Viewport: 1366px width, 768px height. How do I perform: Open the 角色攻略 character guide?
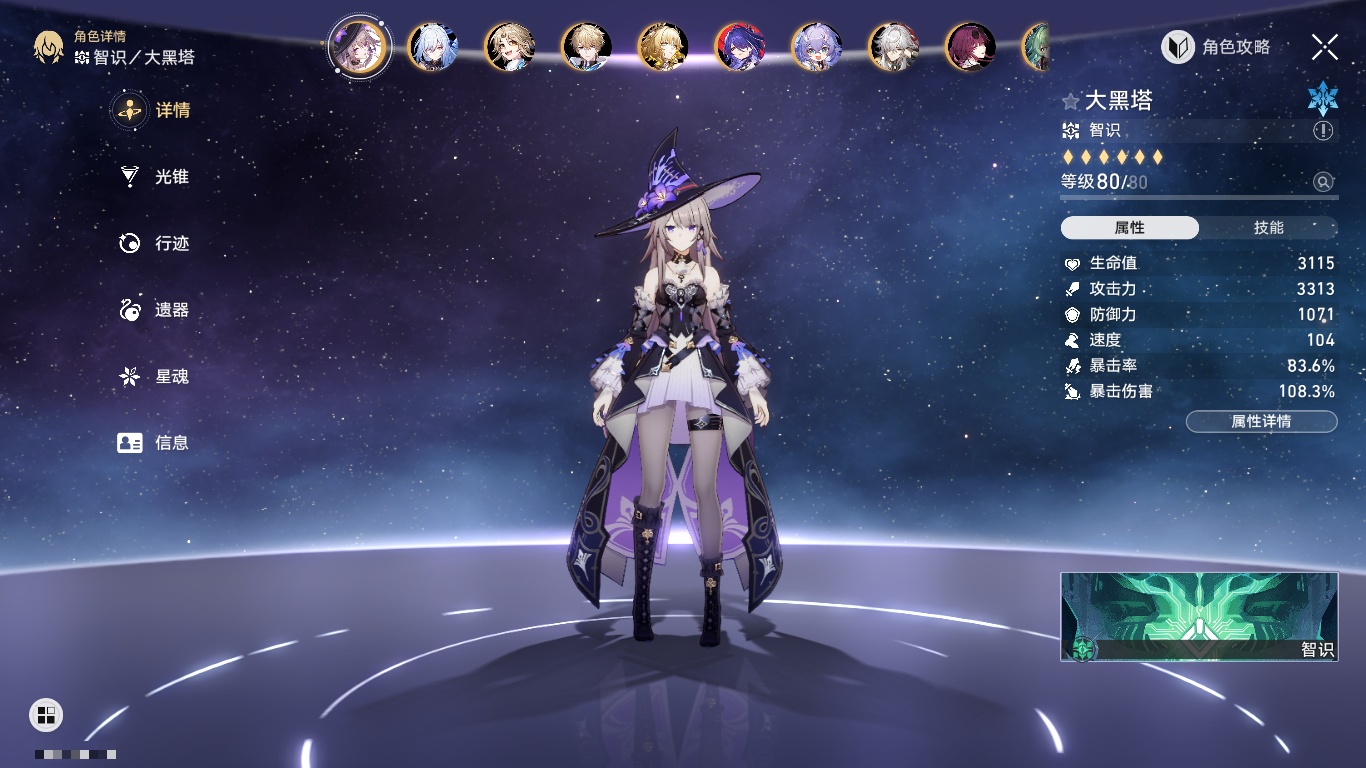[1216, 47]
